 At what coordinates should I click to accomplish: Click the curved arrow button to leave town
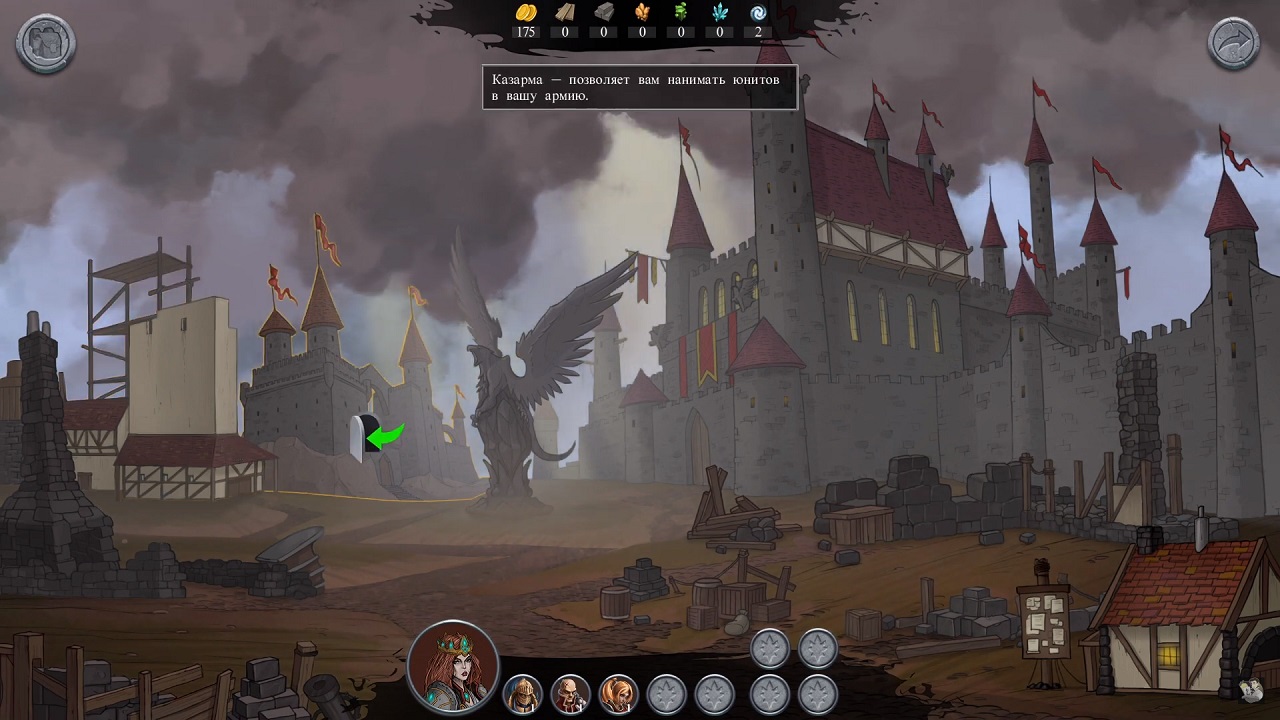(x=1233, y=43)
